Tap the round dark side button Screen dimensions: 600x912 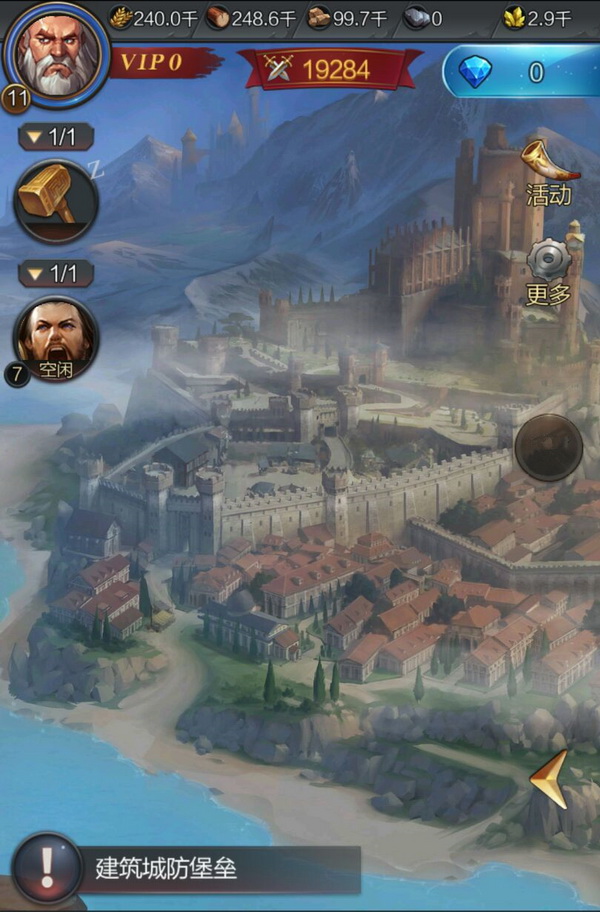548,447
